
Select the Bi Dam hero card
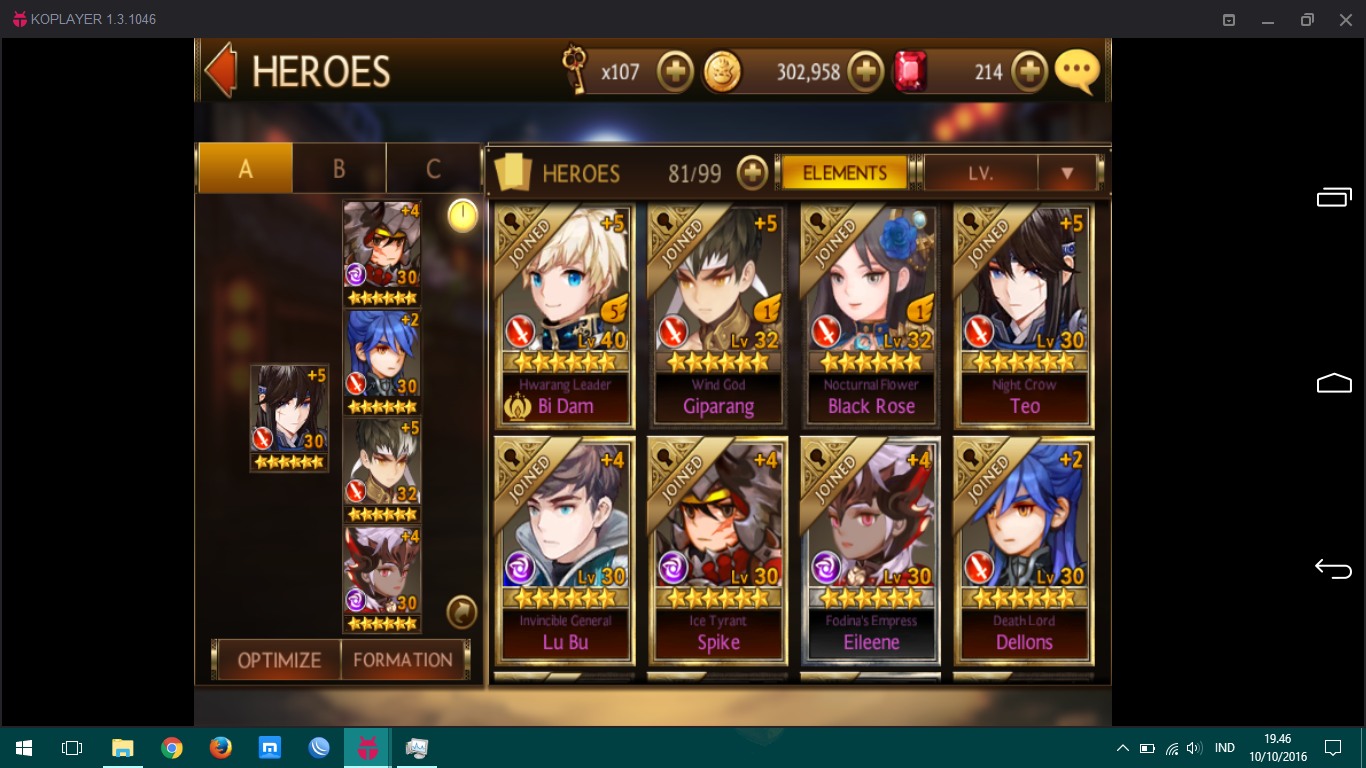pos(565,316)
